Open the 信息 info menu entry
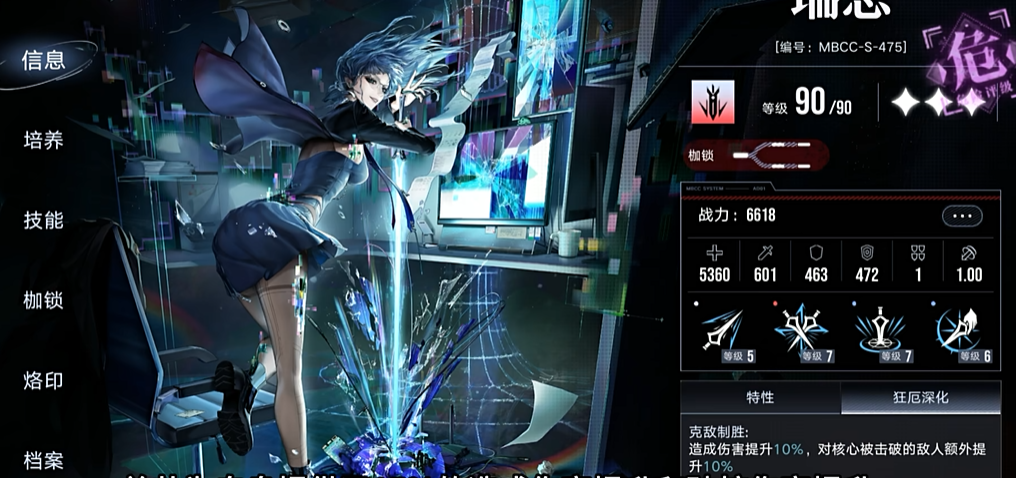 click(x=44, y=59)
